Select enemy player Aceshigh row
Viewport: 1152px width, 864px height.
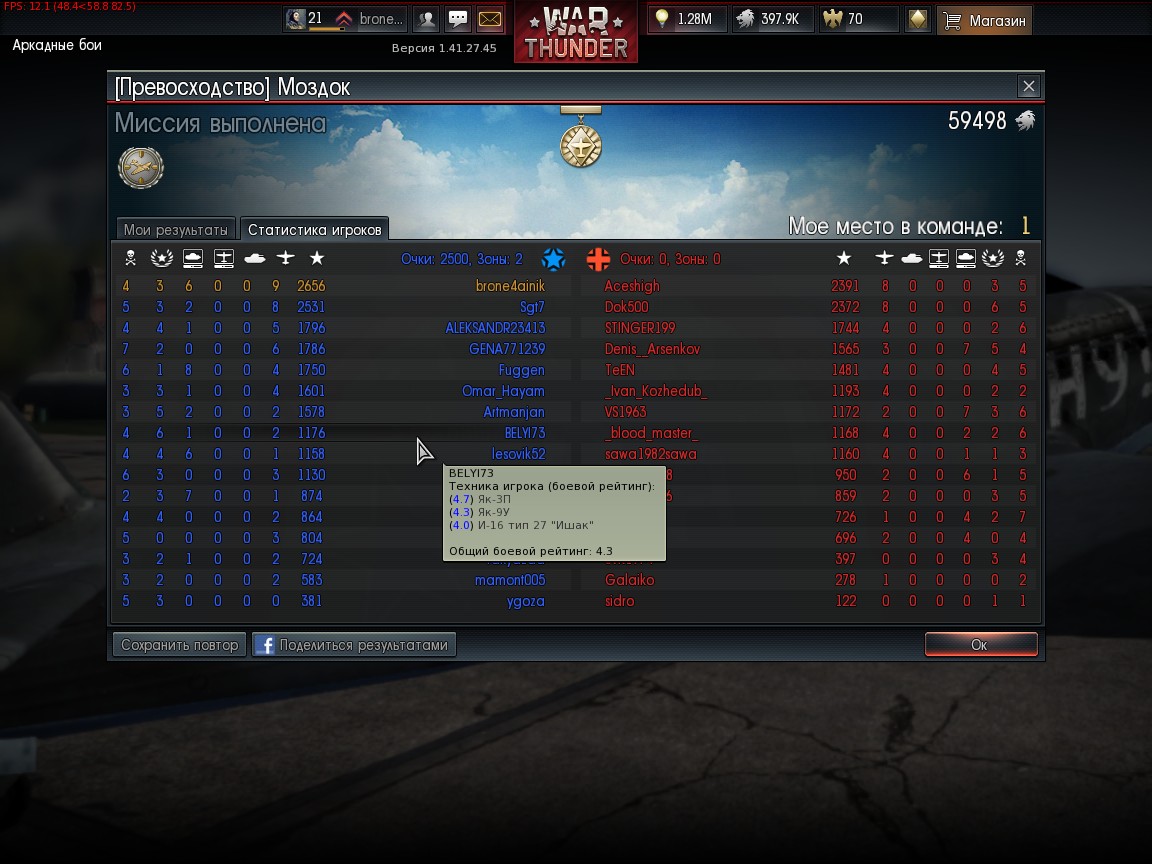pos(632,286)
